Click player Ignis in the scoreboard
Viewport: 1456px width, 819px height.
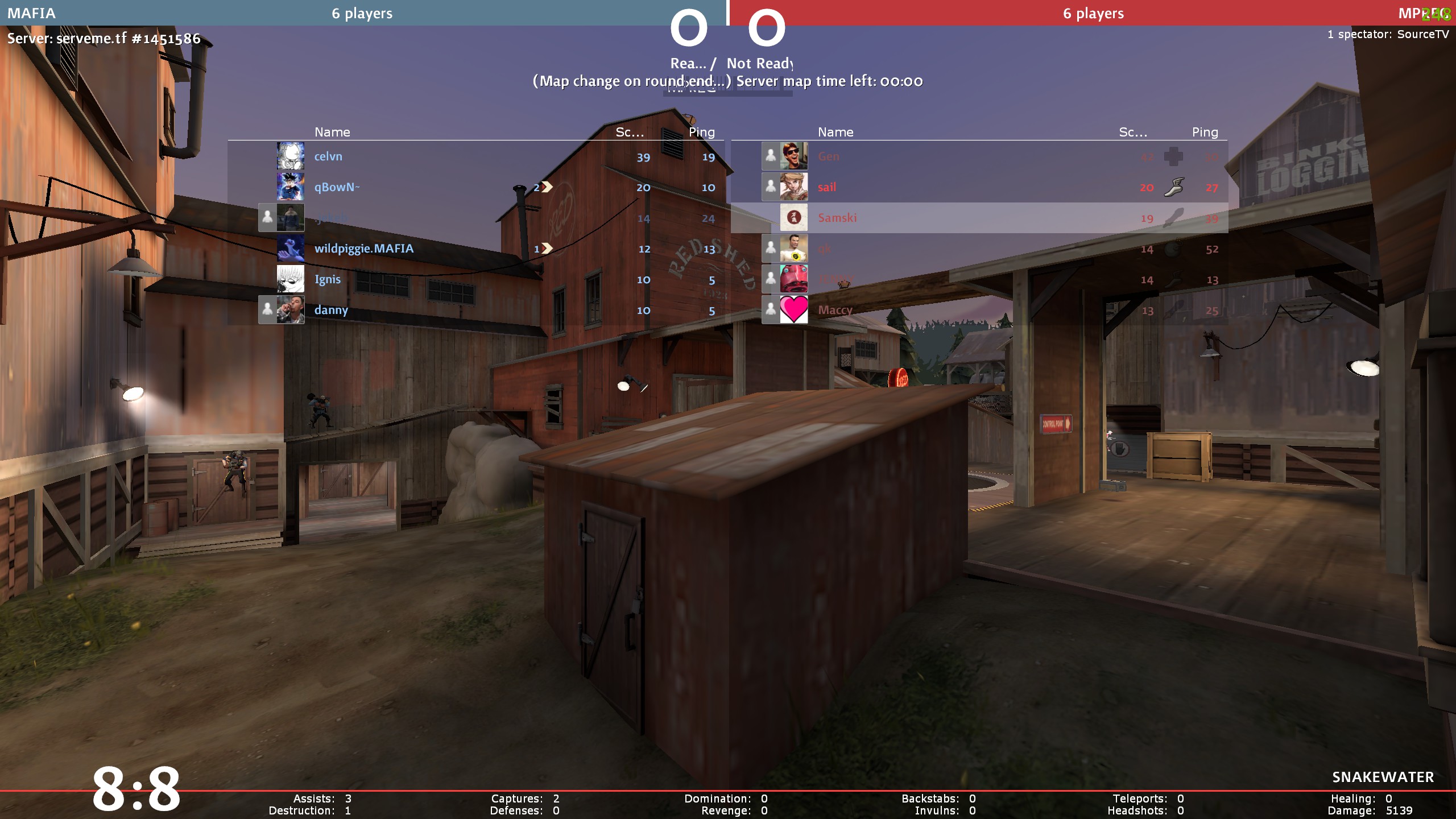[328, 279]
